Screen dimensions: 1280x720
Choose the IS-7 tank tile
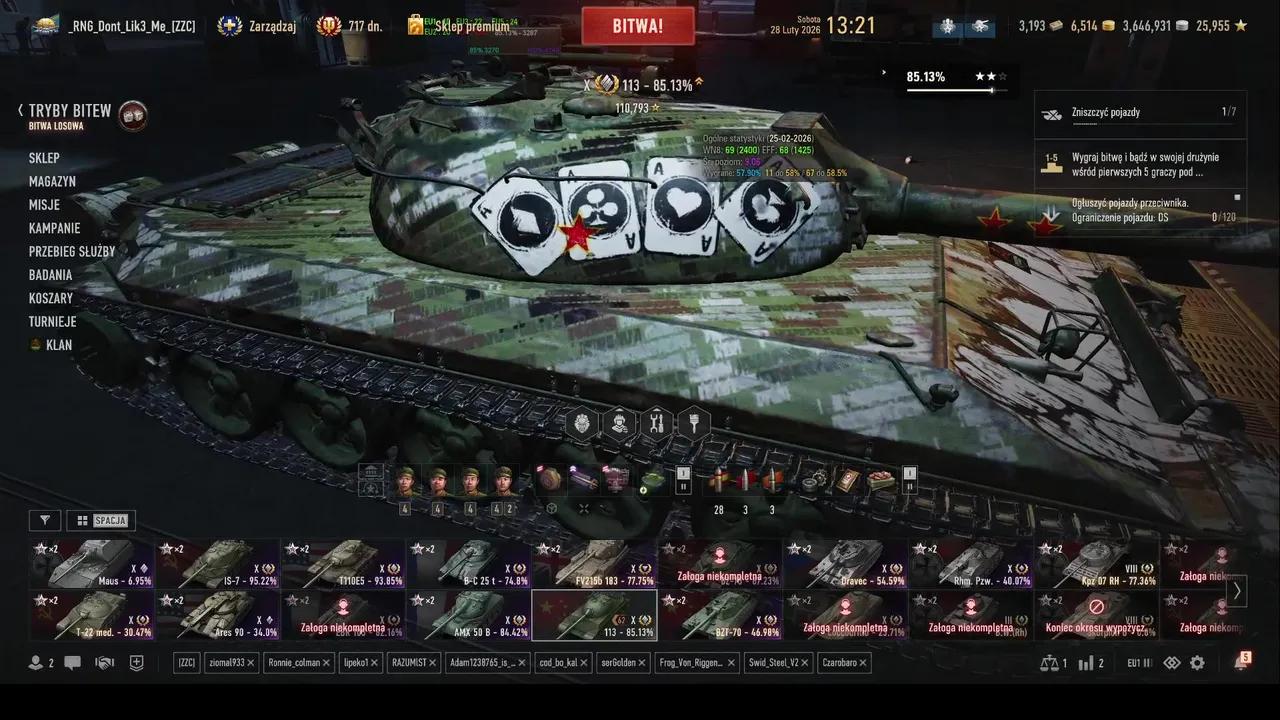point(217,564)
